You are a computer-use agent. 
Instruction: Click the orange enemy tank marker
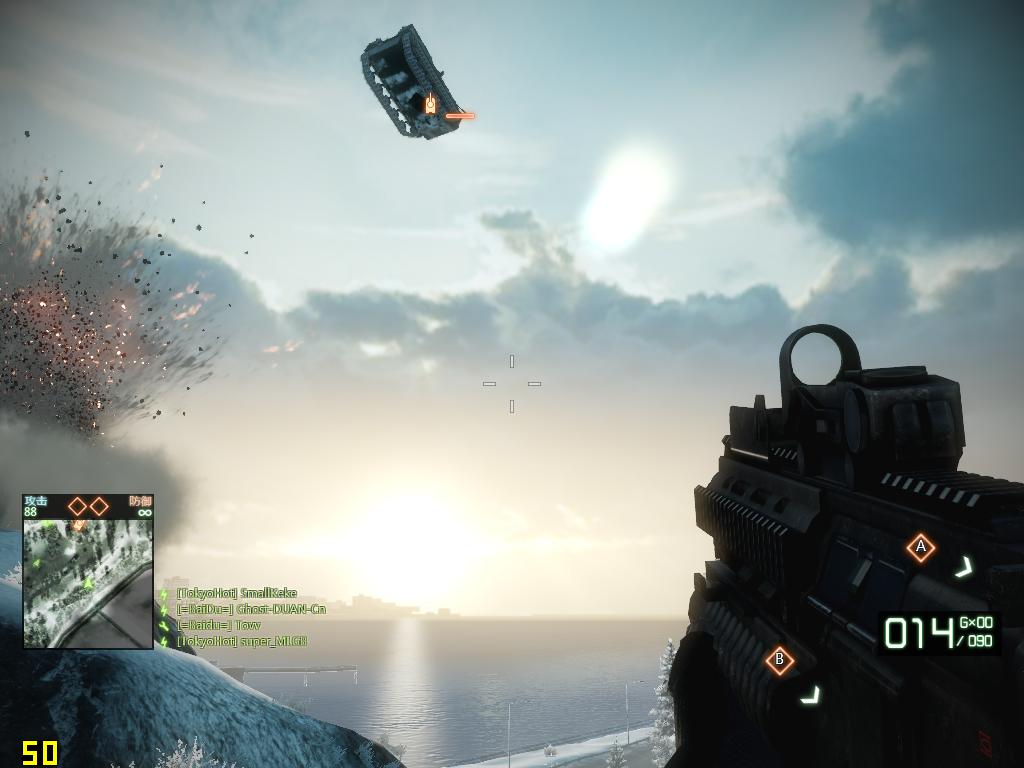(430, 103)
